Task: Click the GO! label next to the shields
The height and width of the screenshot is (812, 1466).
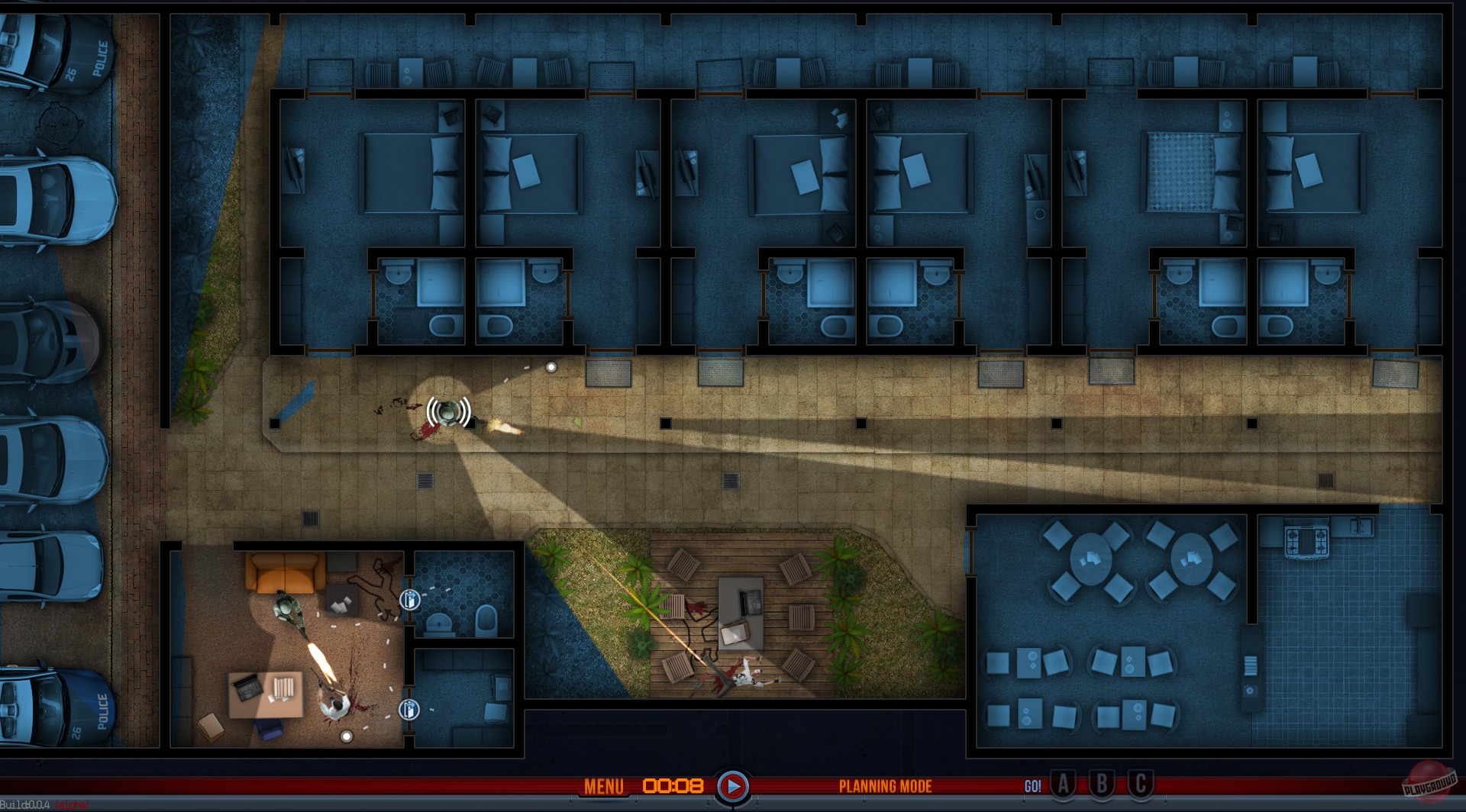Action: 1034,784
